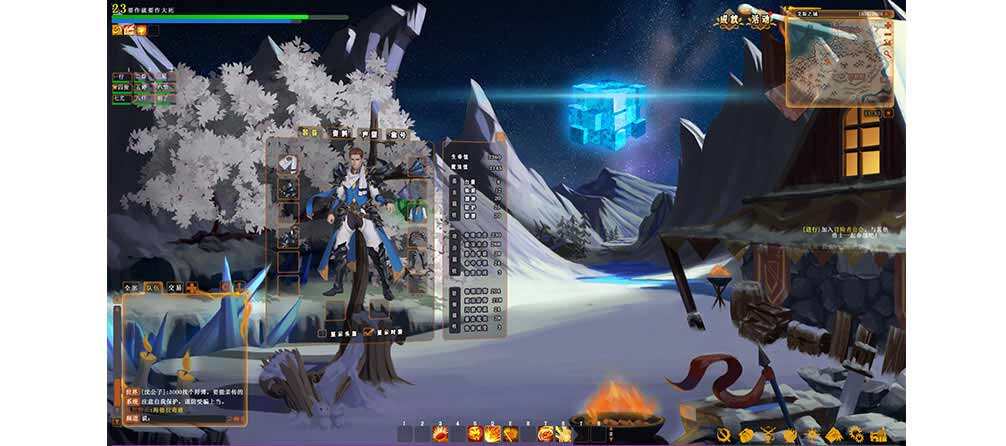
Task: Open the 成就 achievements button
Action: 731,19
